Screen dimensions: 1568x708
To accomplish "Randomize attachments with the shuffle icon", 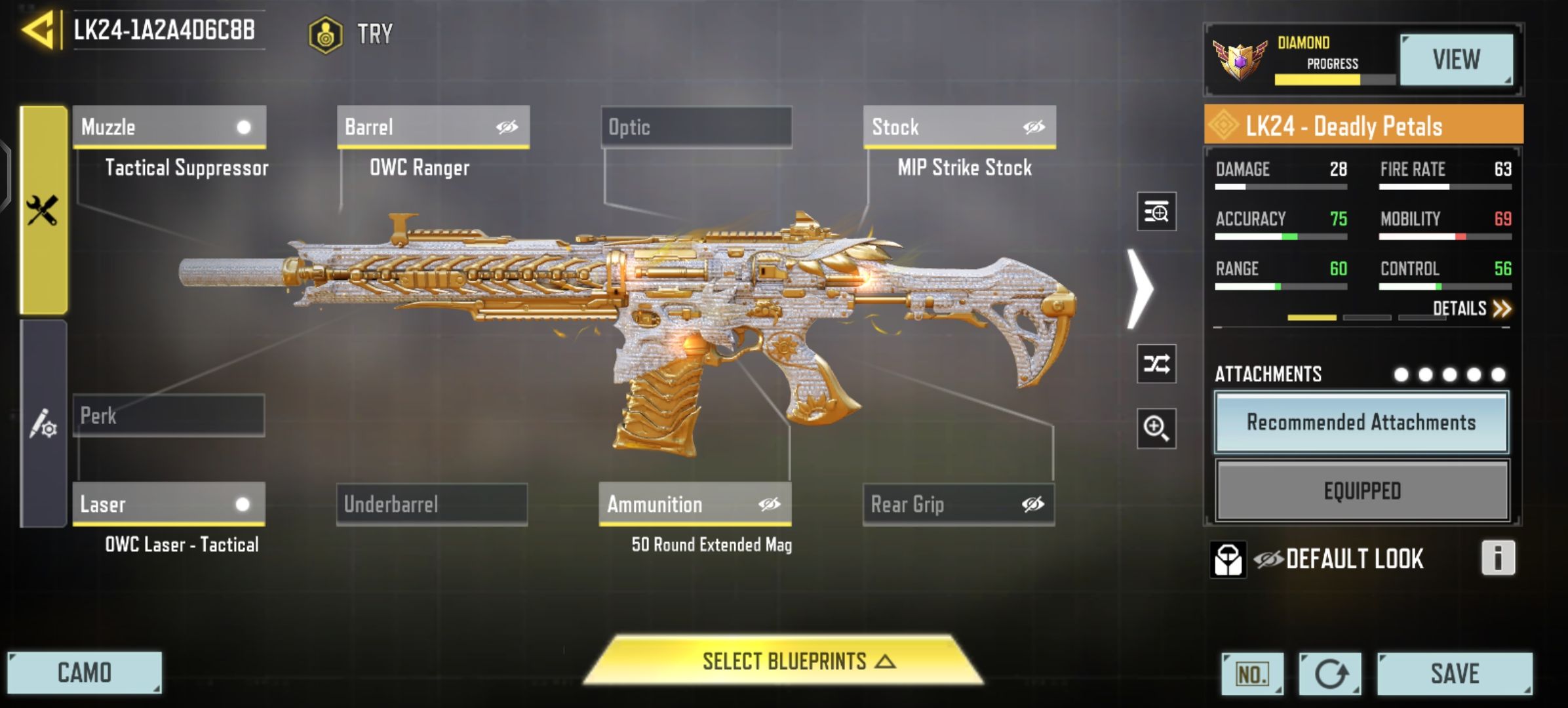I will pos(1156,363).
